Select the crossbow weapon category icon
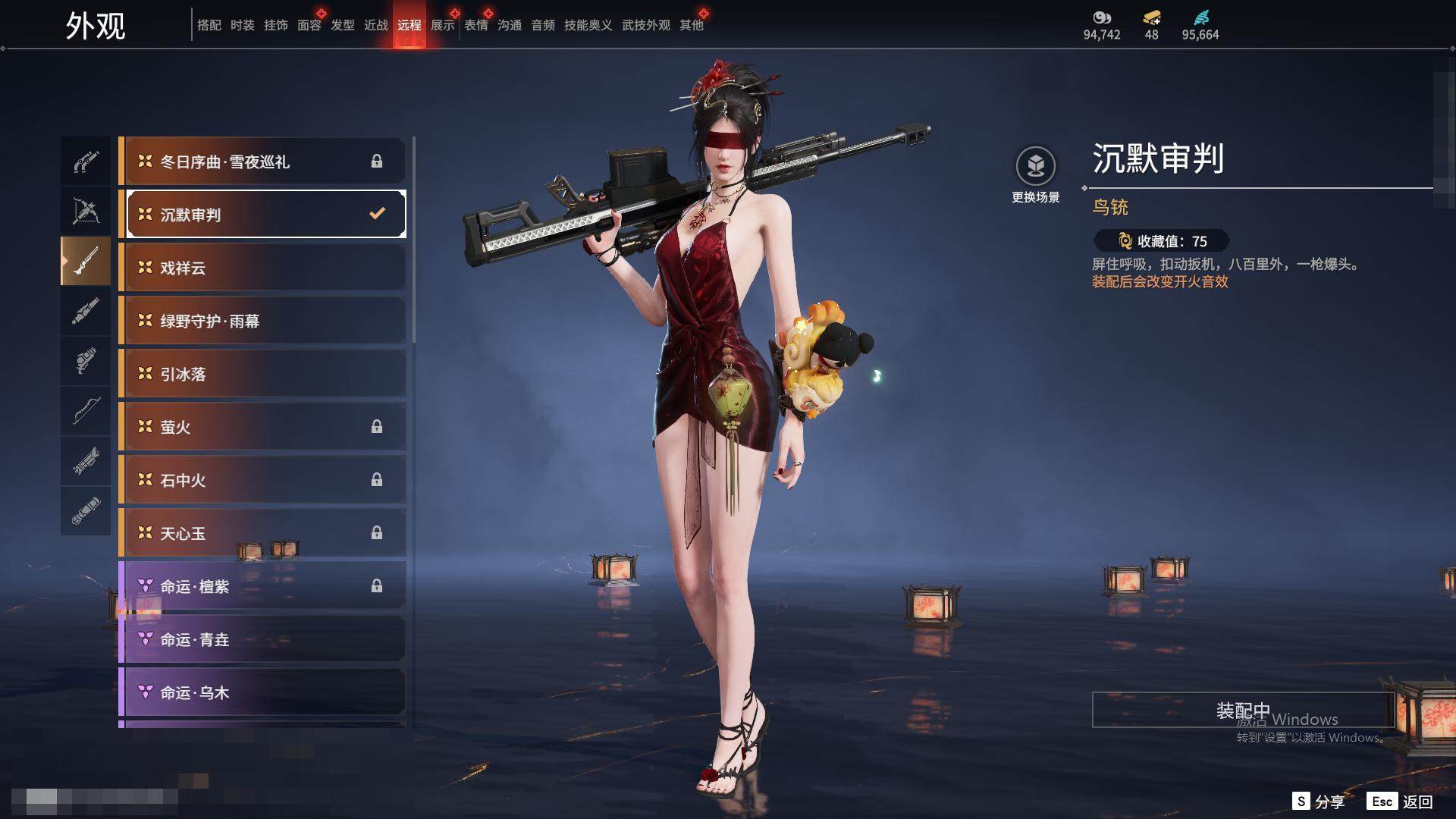Screen dimensions: 1456x819 86,211
